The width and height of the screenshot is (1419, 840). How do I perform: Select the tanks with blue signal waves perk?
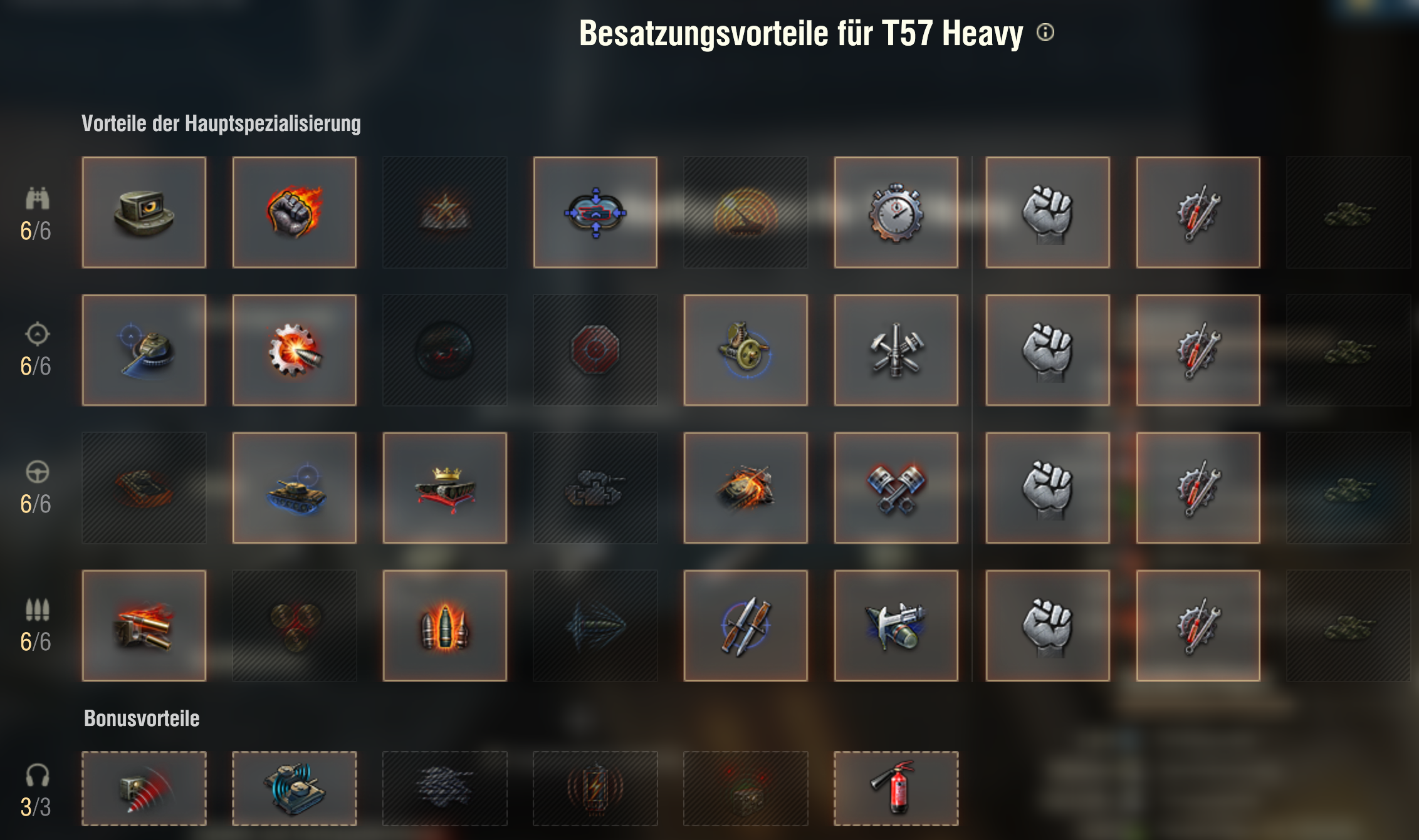click(x=294, y=789)
